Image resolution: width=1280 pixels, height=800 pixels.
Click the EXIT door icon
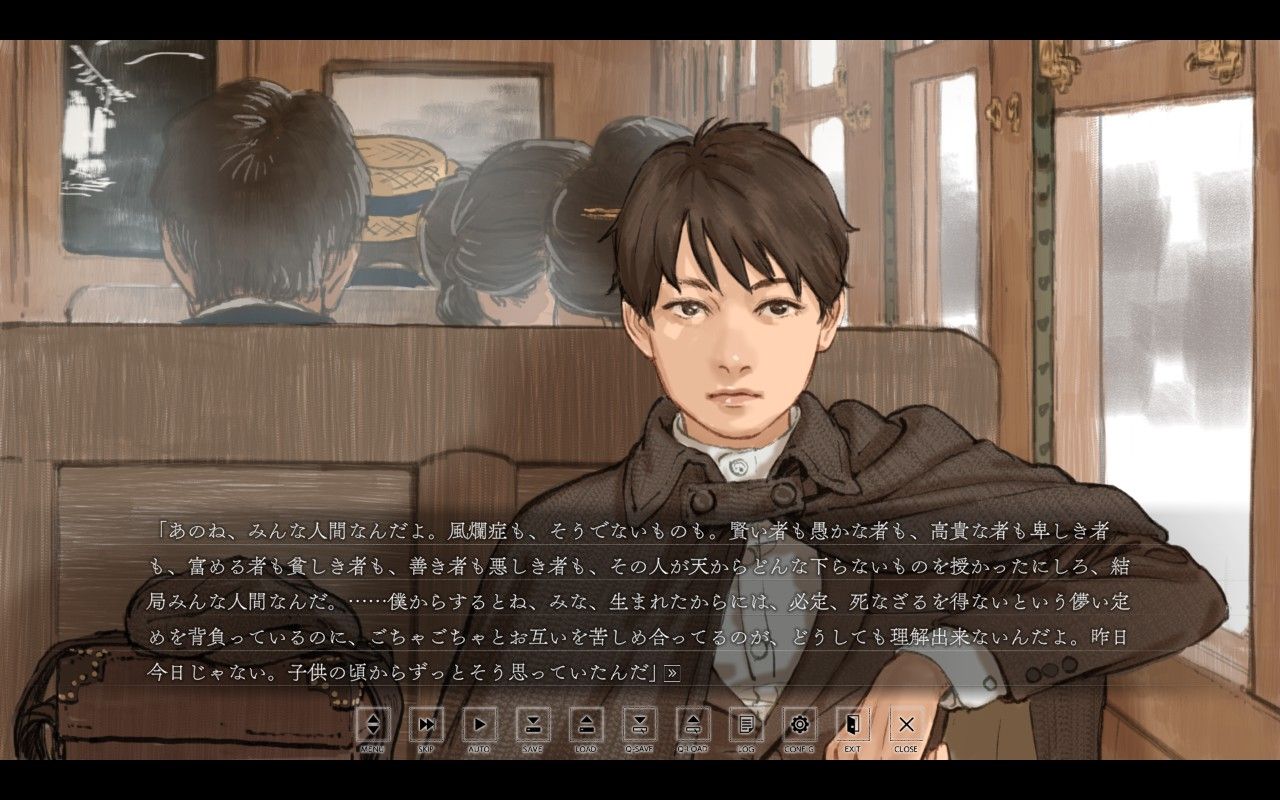pyautogui.click(x=854, y=725)
